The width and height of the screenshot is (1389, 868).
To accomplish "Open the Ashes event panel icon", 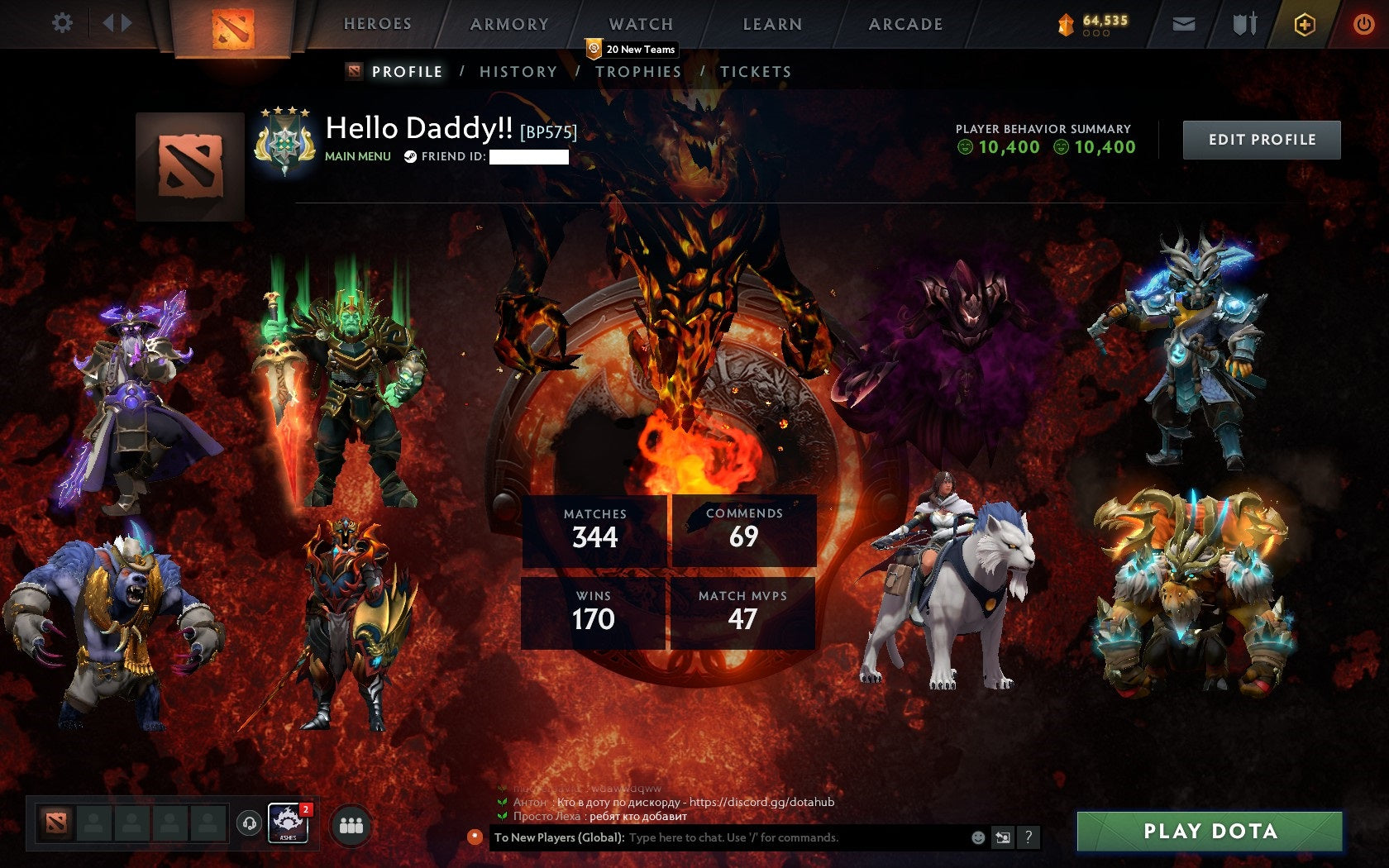I will 287,823.
